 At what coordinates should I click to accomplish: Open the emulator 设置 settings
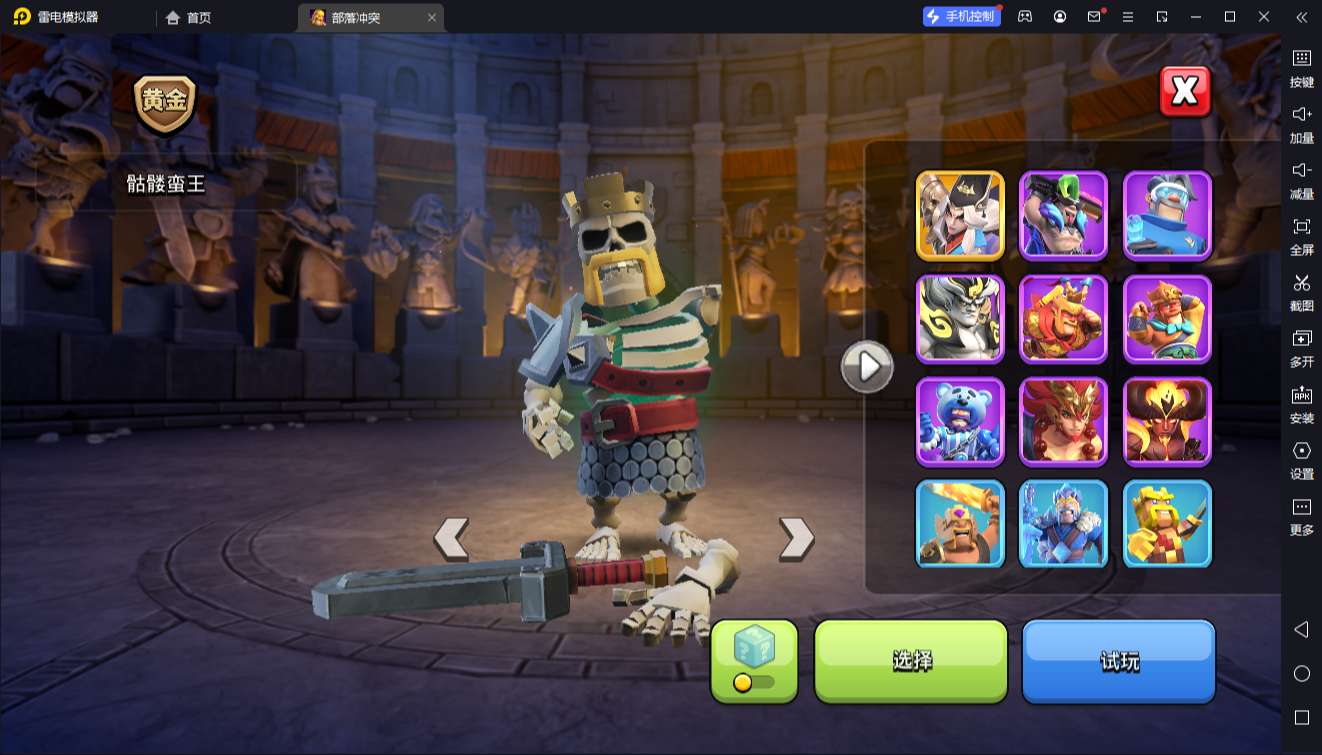pyautogui.click(x=1301, y=459)
